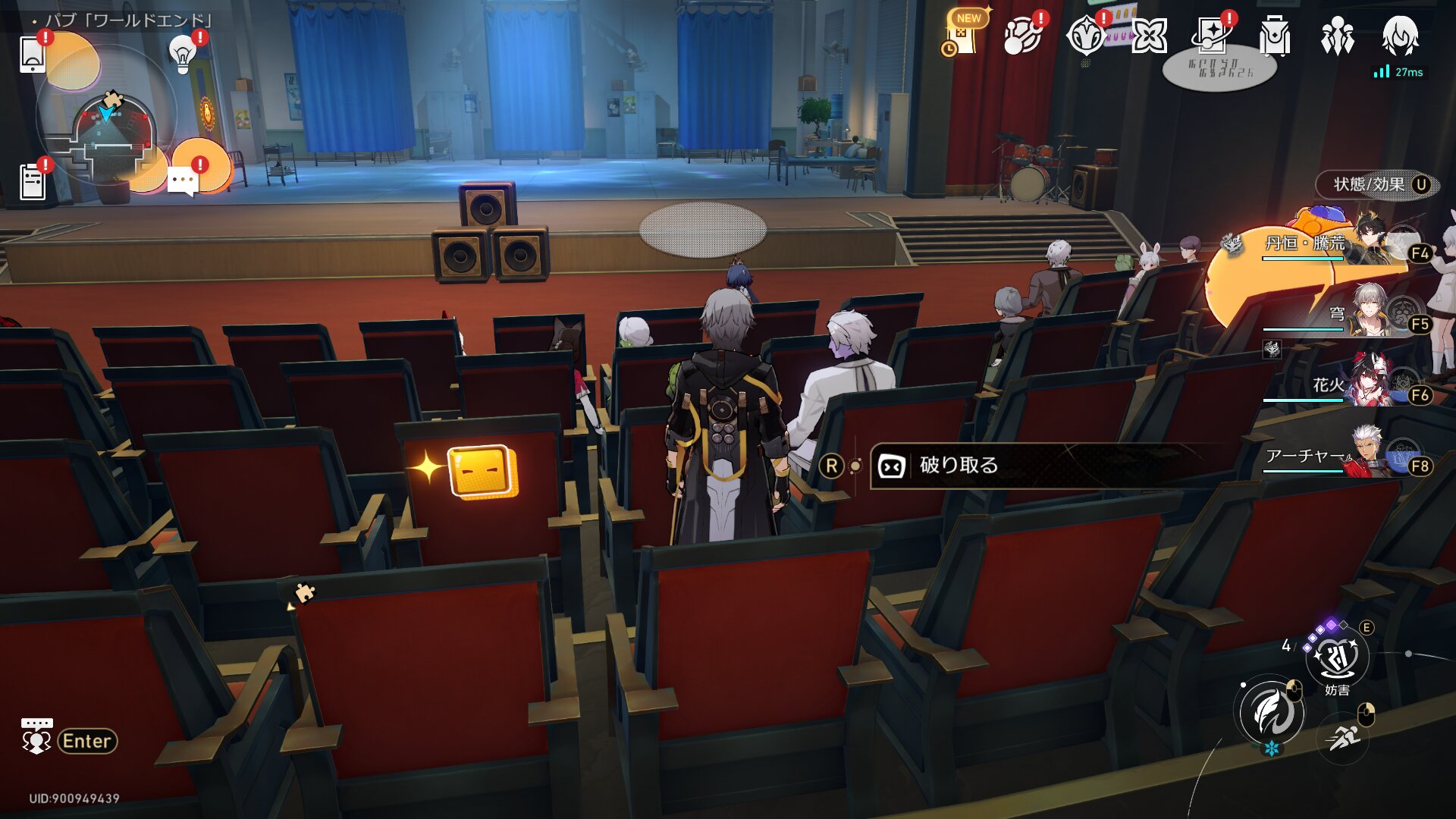Open the star book guide icon

[1212, 36]
